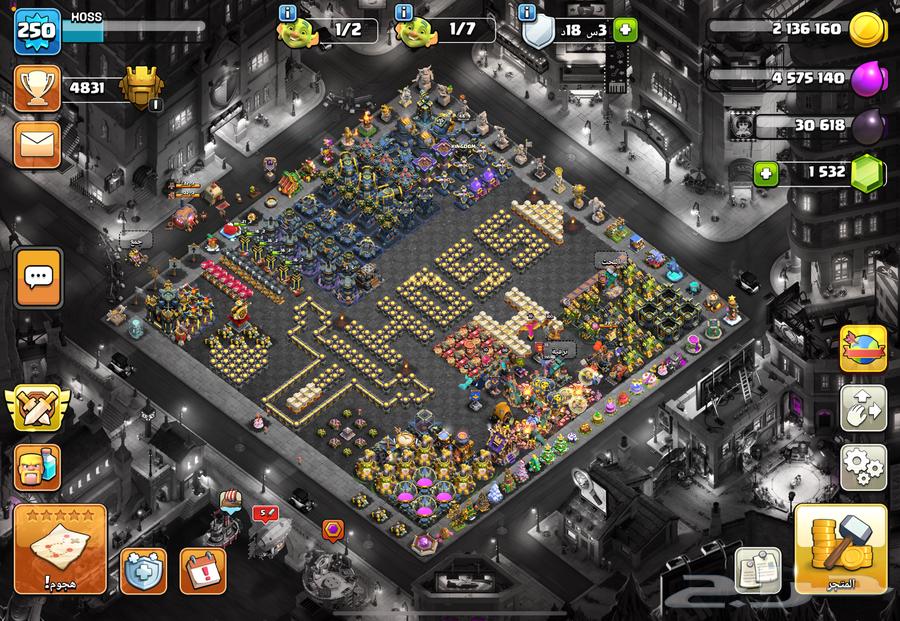Open the army barbarian and elixir button
900x621 pixels.
pos(37,467)
